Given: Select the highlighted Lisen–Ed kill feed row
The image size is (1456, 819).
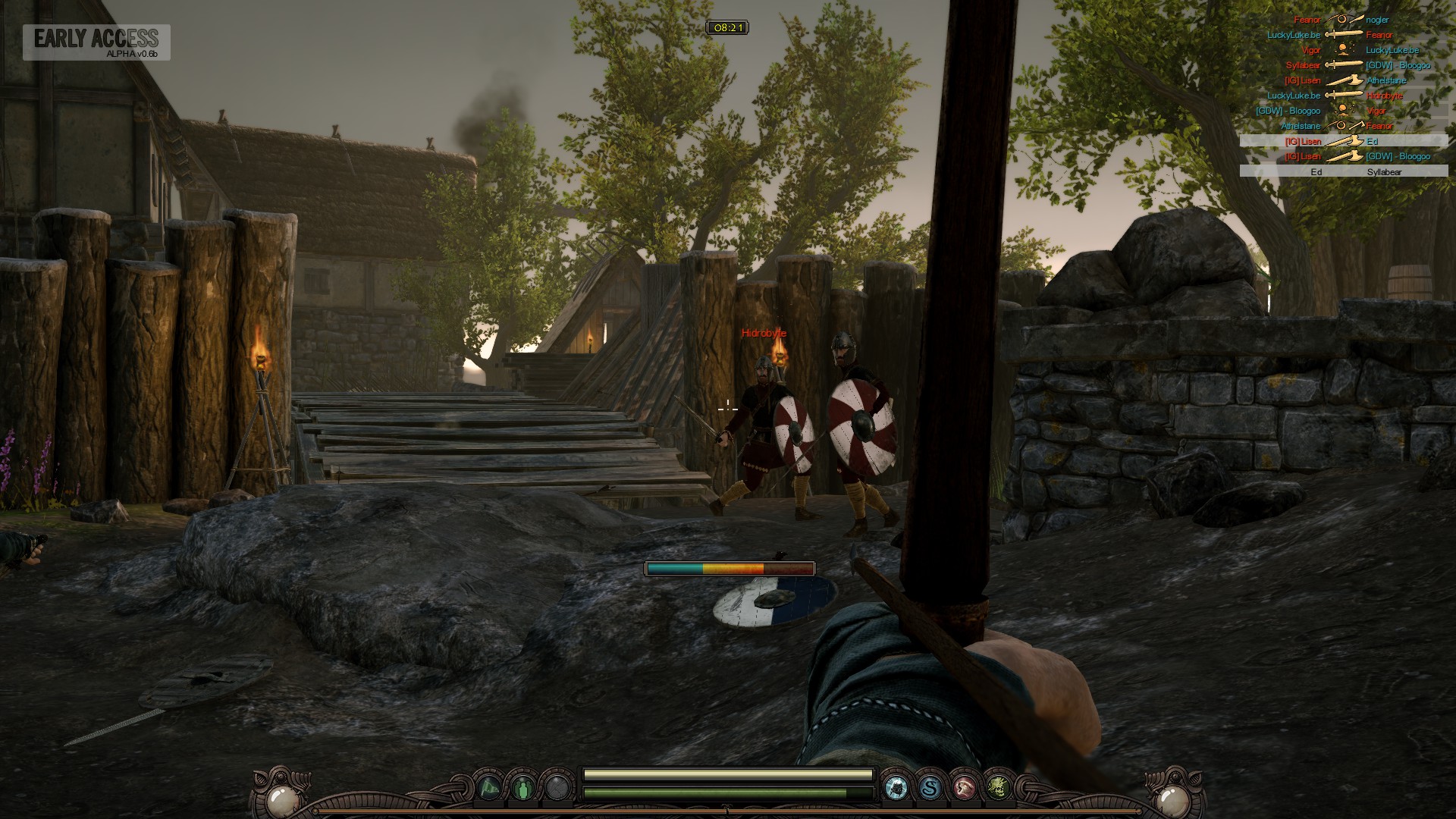Looking at the screenshot, I should 1343,141.
